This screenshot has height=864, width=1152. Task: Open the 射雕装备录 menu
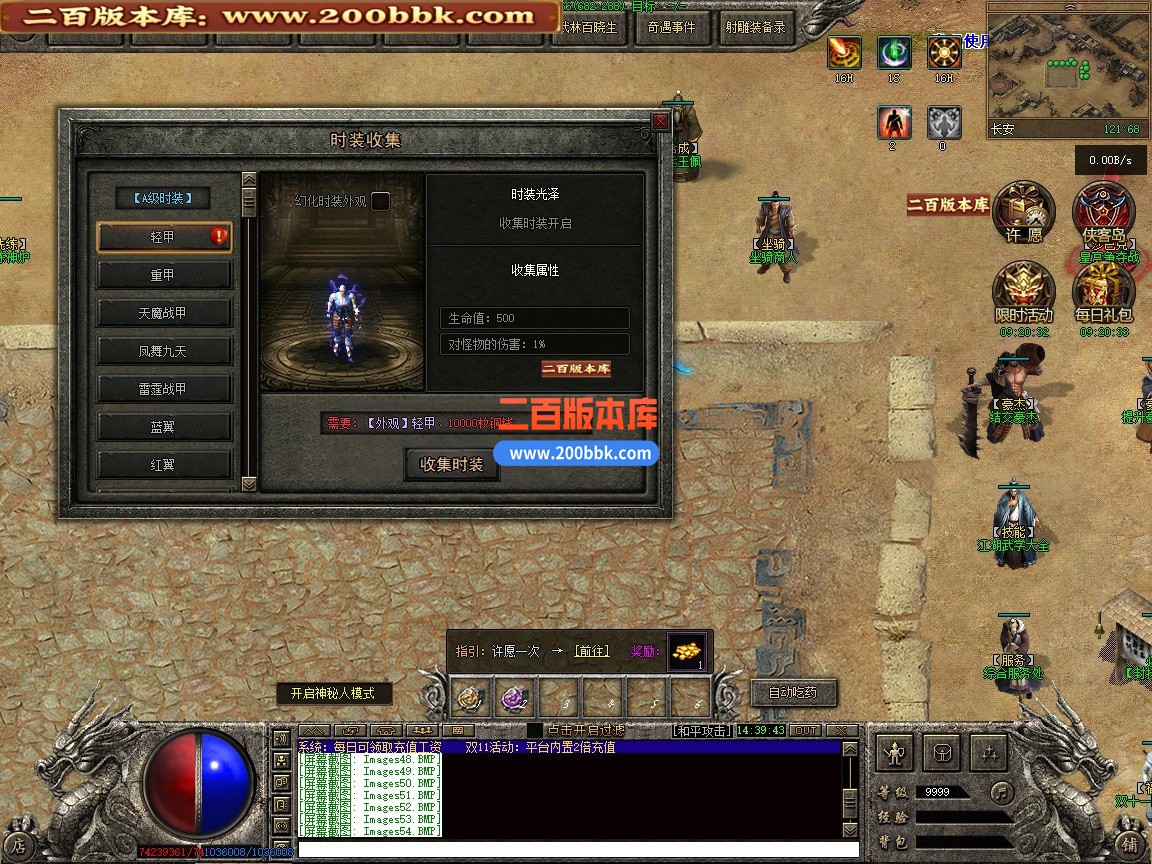755,28
